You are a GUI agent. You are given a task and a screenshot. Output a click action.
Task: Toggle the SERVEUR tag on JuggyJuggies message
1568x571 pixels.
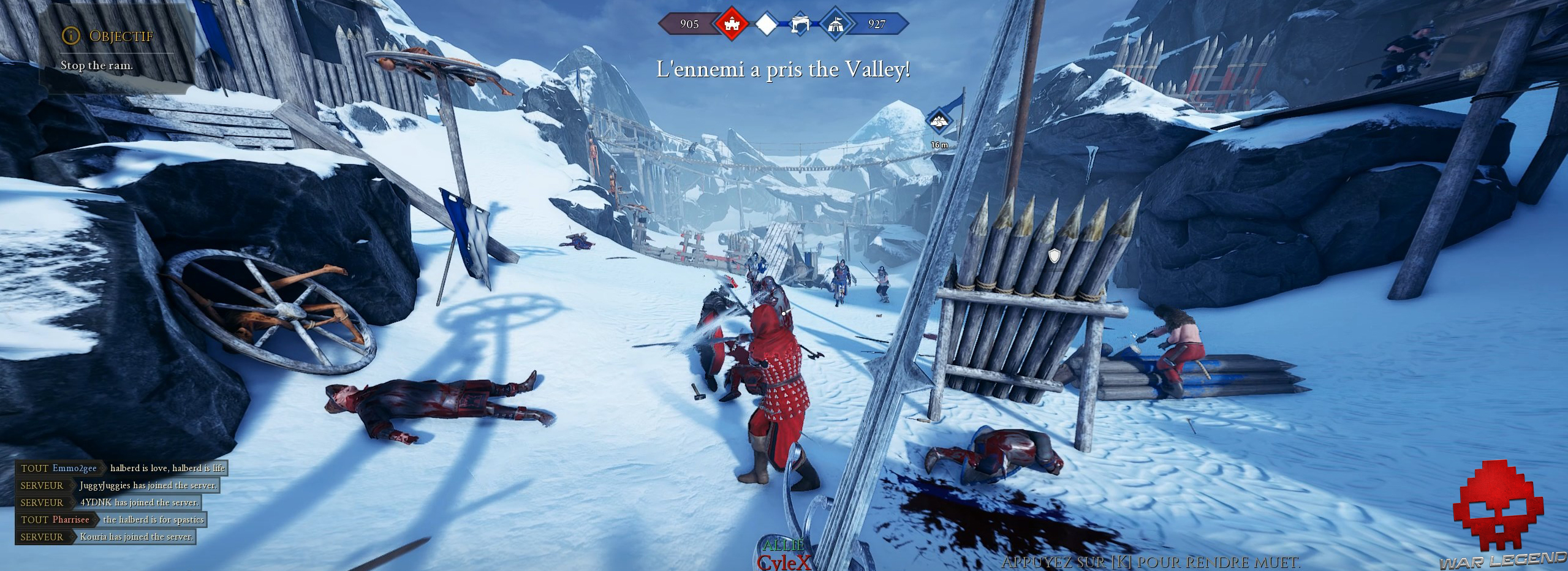point(42,485)
